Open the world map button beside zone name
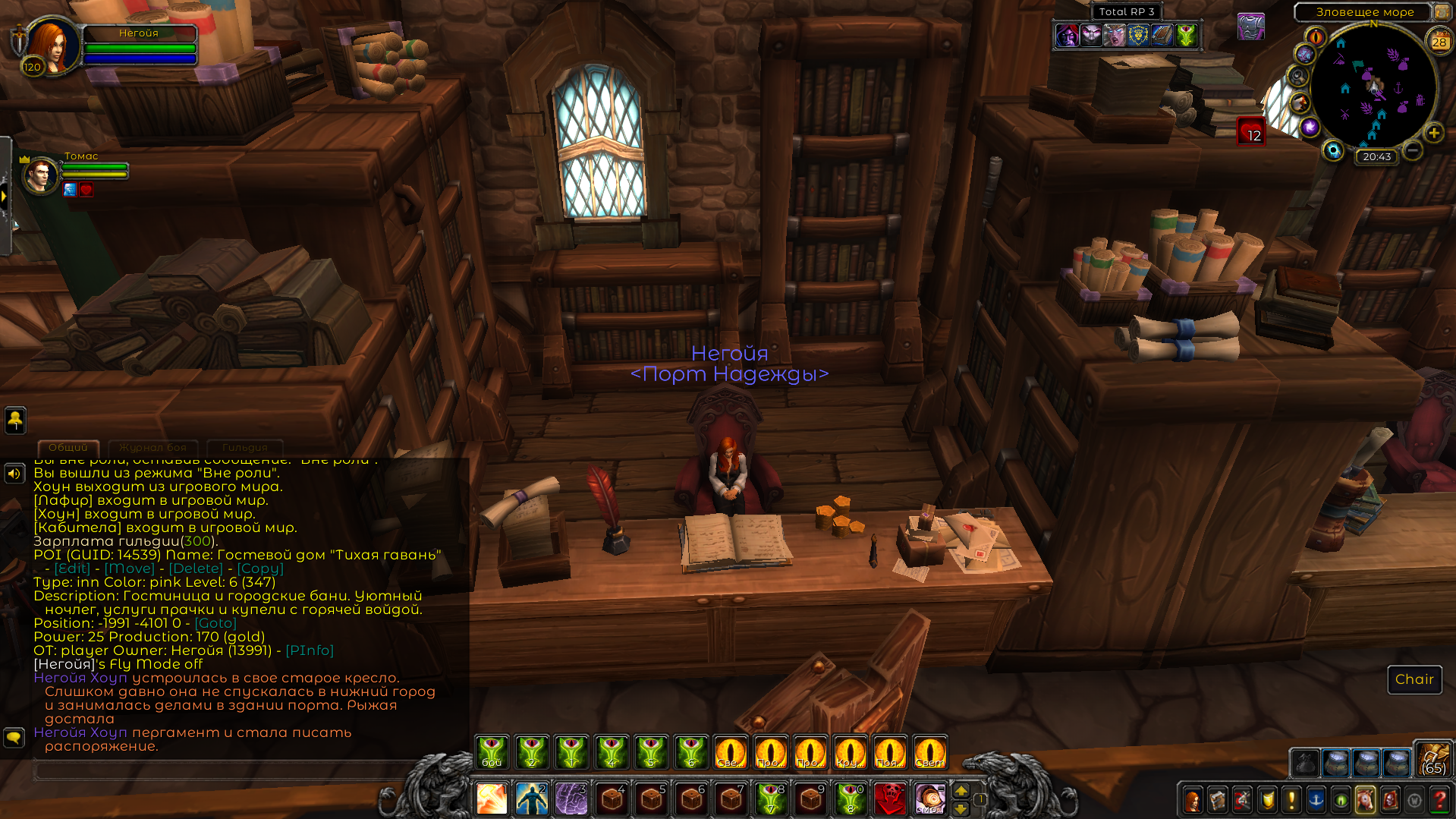Viewport: 1456px width, 819px height. point(1441,11)
